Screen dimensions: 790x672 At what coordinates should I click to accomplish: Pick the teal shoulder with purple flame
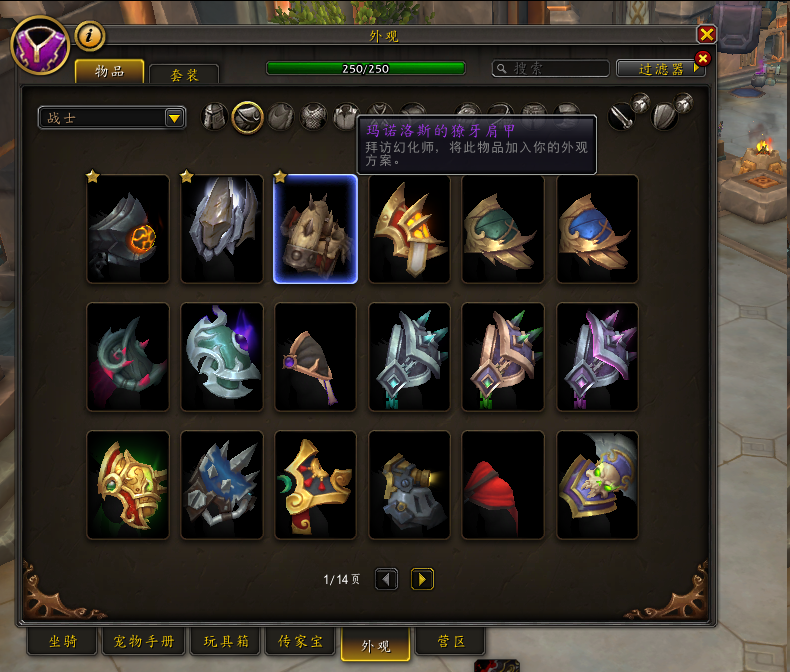tap(222, 357)
